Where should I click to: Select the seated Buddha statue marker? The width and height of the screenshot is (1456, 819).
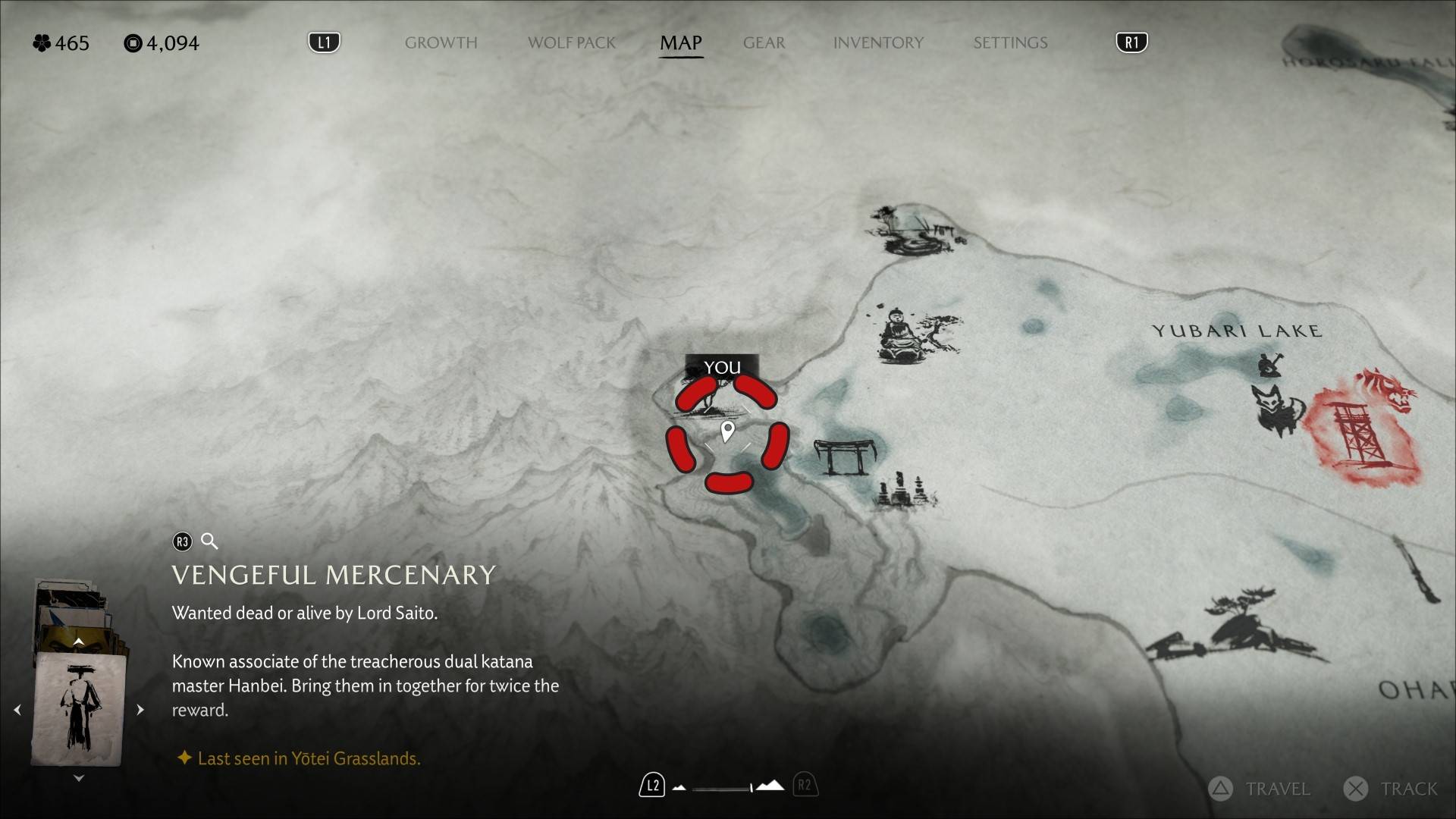point(899,336)
